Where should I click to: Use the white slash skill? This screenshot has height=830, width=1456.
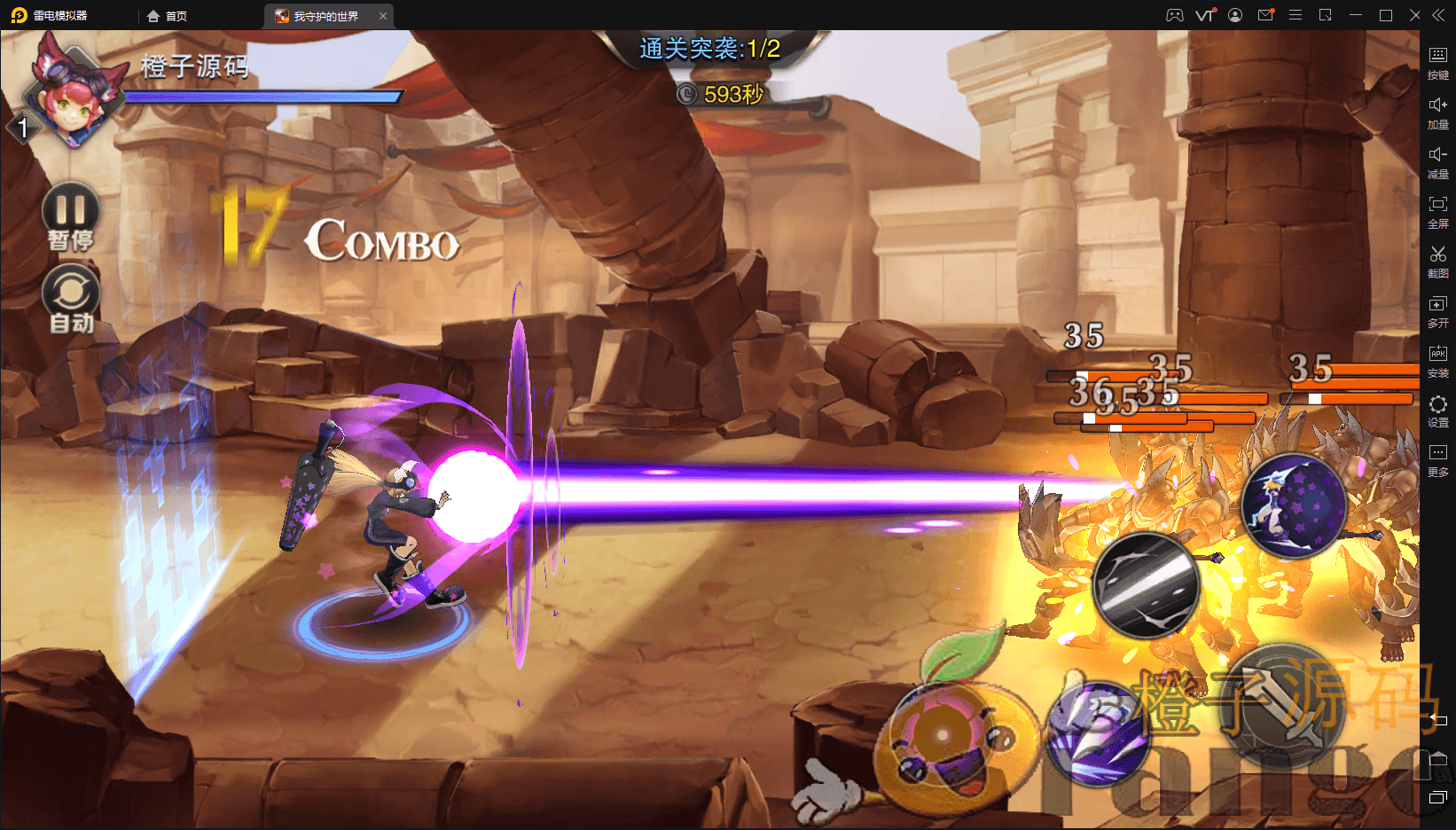(1146, 585)
